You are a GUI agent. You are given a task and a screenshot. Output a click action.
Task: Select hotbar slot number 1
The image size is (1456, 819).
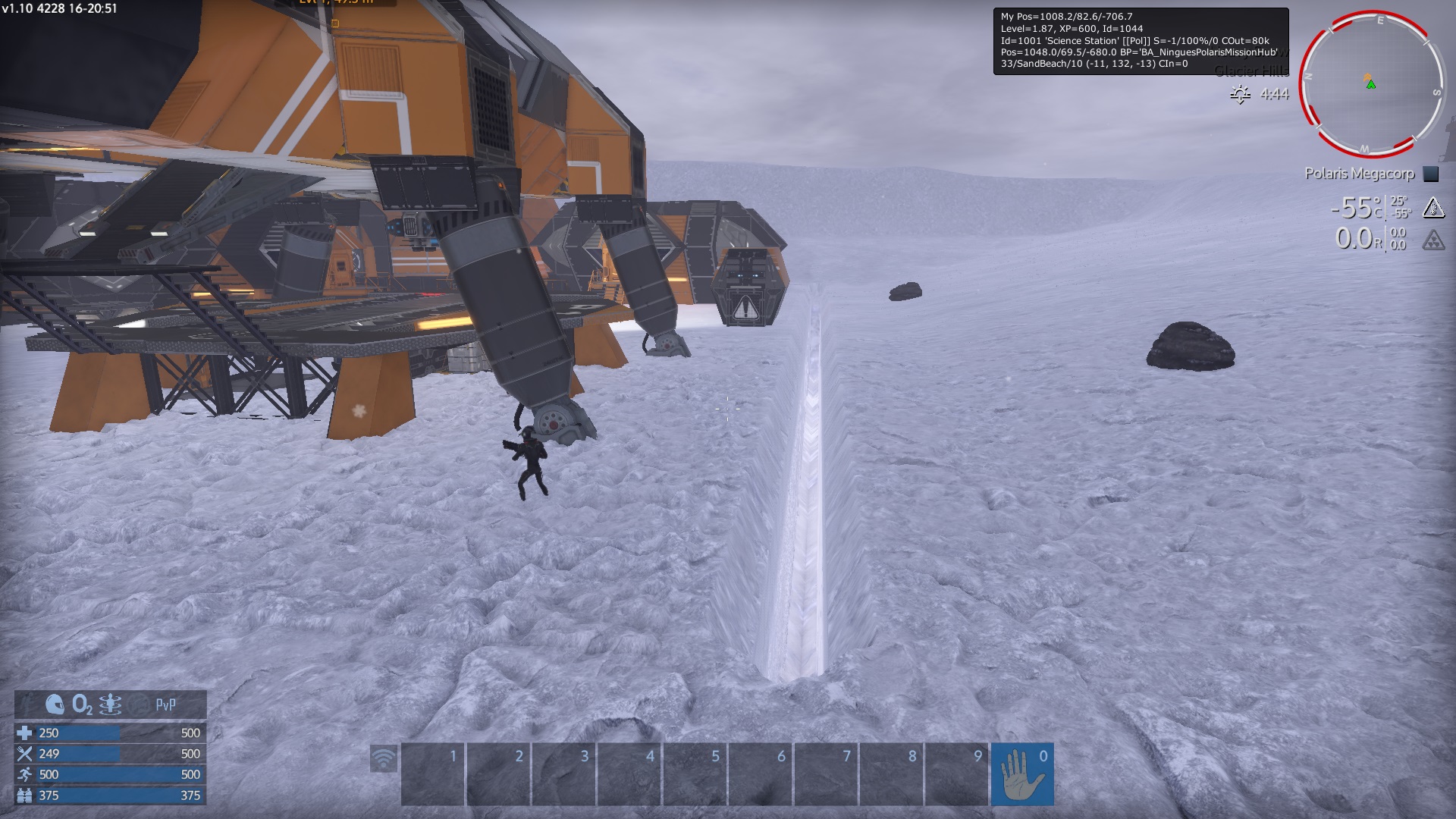[432, 773]
